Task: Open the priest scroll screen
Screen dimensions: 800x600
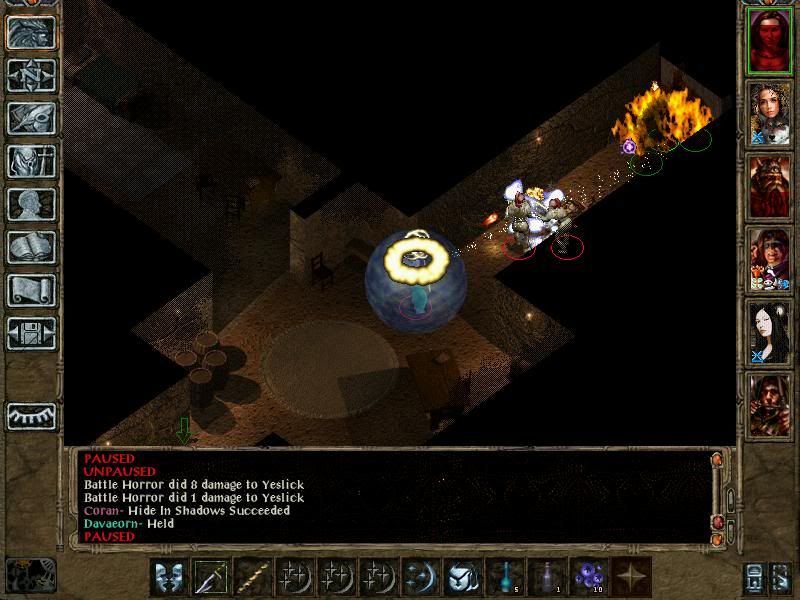Action: point(31,290)
